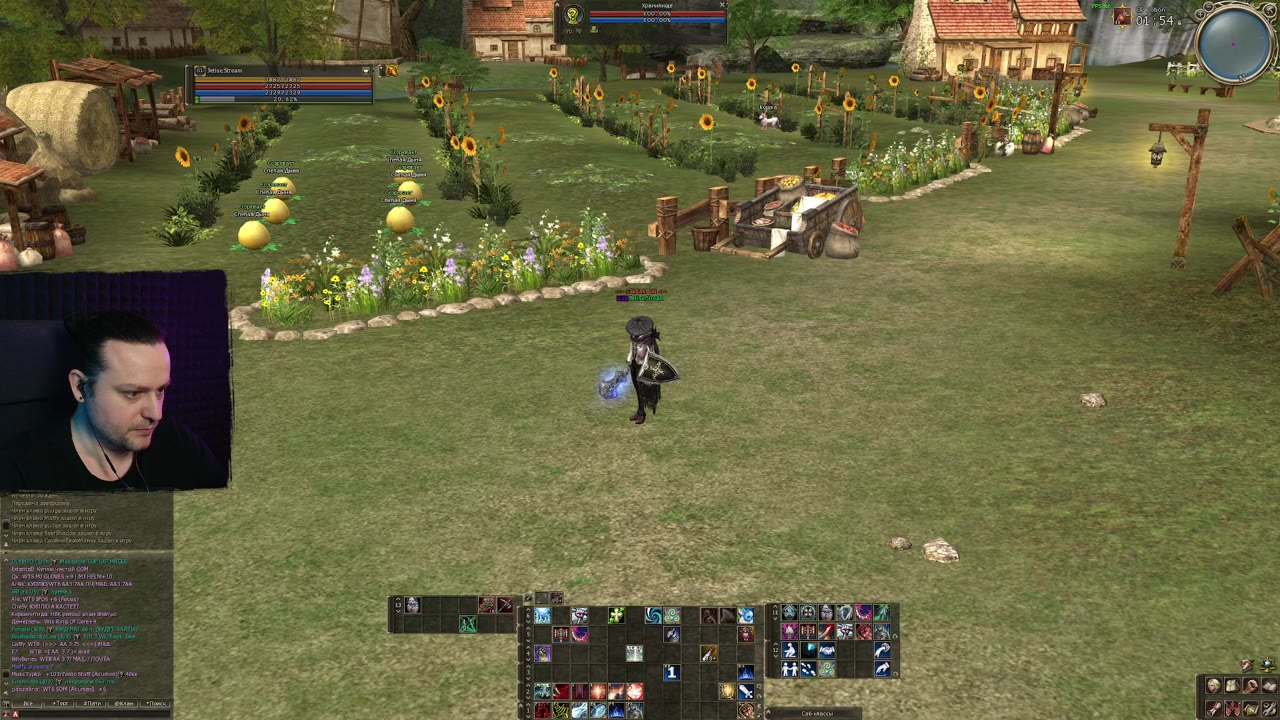Use the green cross skill icon
Screen dimensions: 1280x720
(x=616, y=616)
